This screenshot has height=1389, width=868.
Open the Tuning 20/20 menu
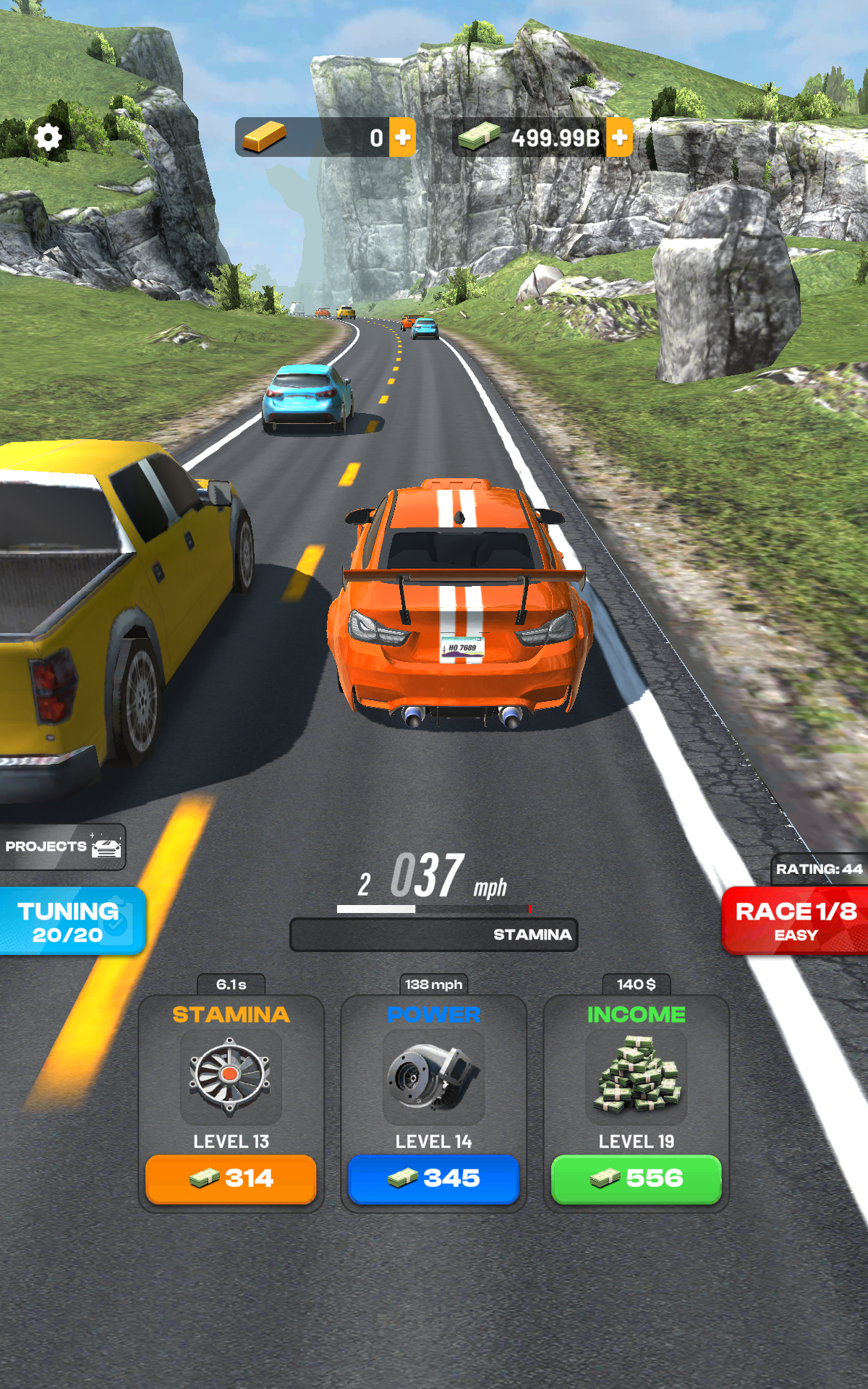(x=71, y=922)
